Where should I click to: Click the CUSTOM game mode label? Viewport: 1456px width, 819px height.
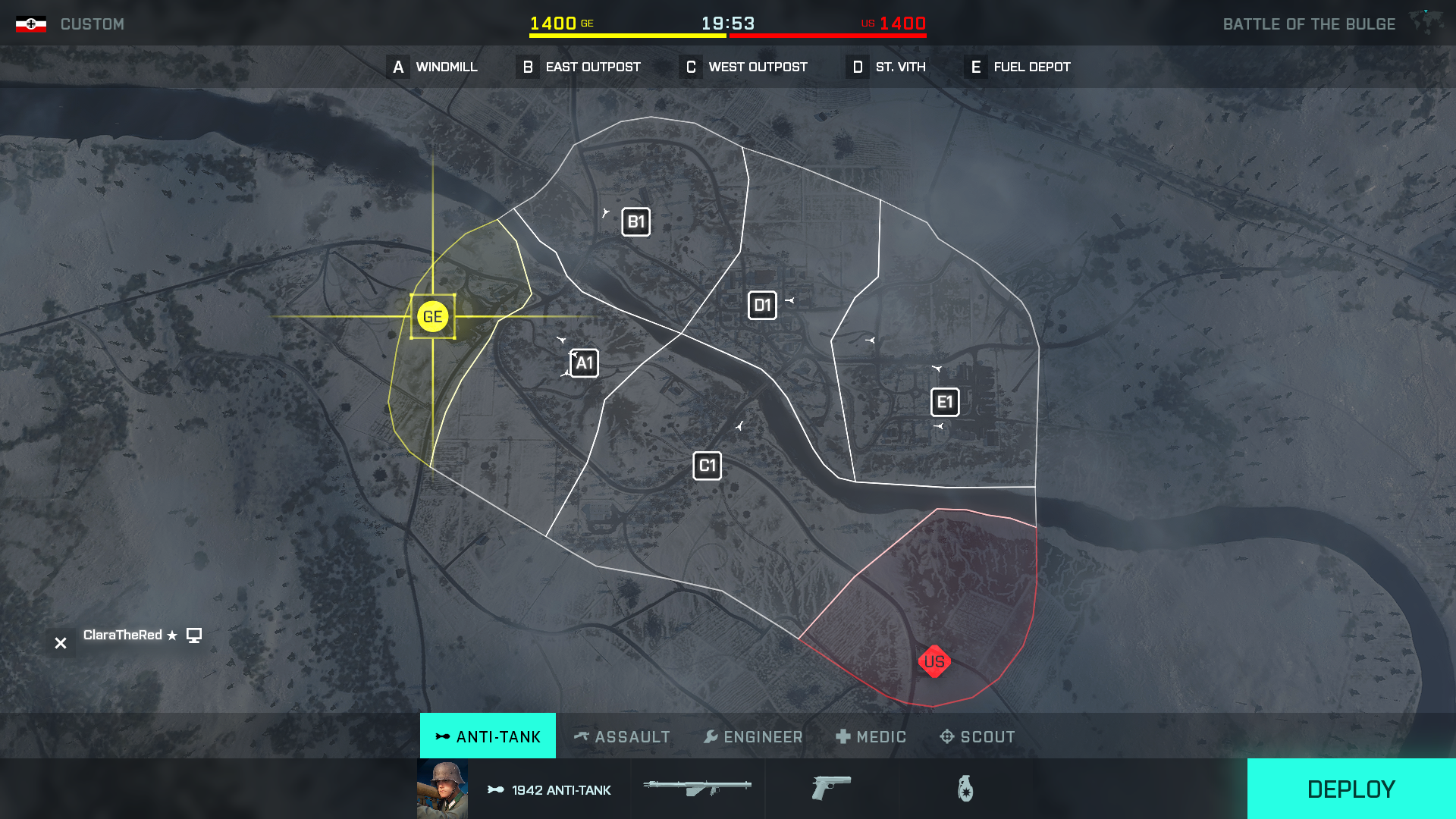click(93, 24)
